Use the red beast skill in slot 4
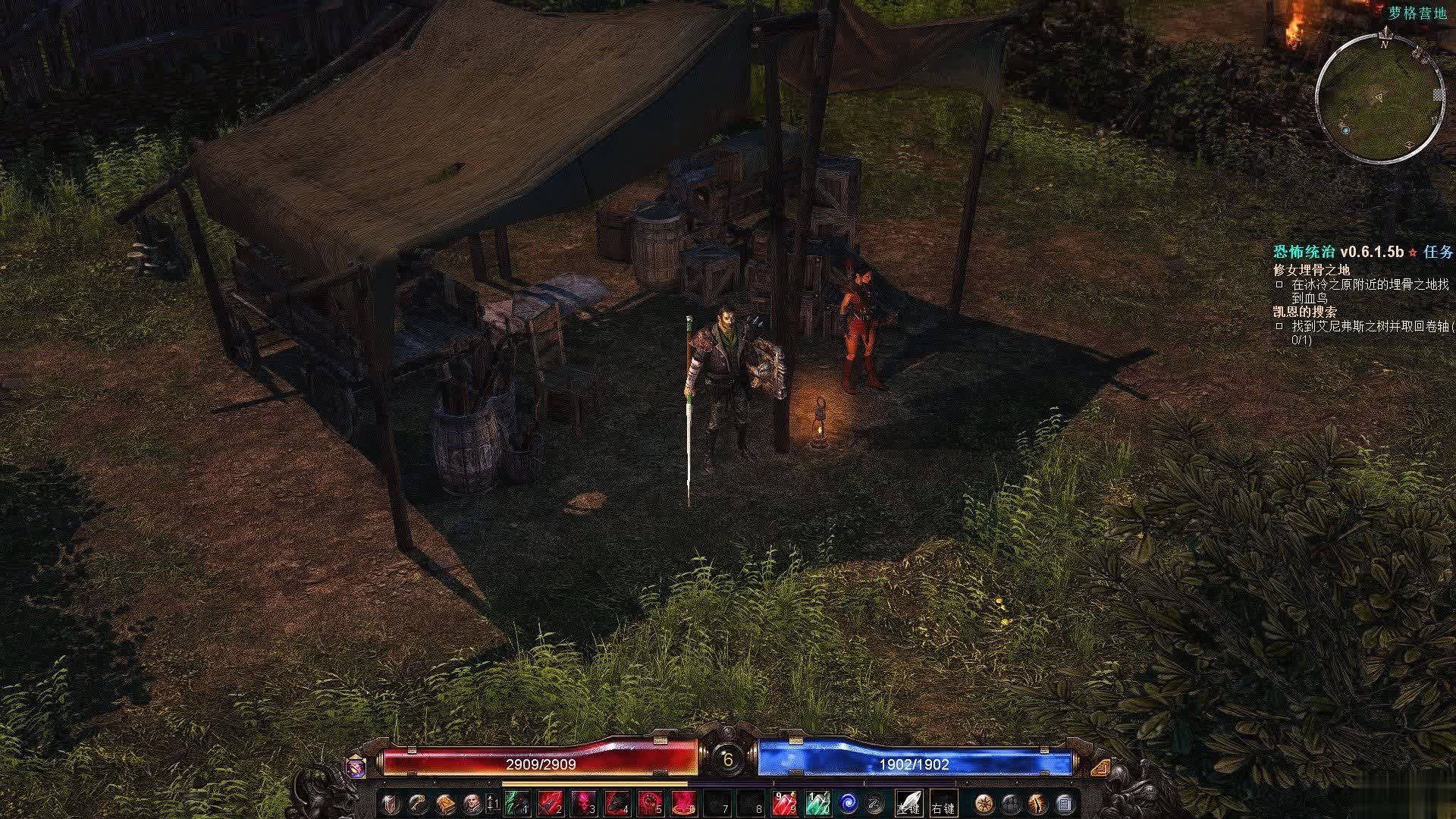Image resolution: width=1456 pixels, height=819 pixels. 617,803
